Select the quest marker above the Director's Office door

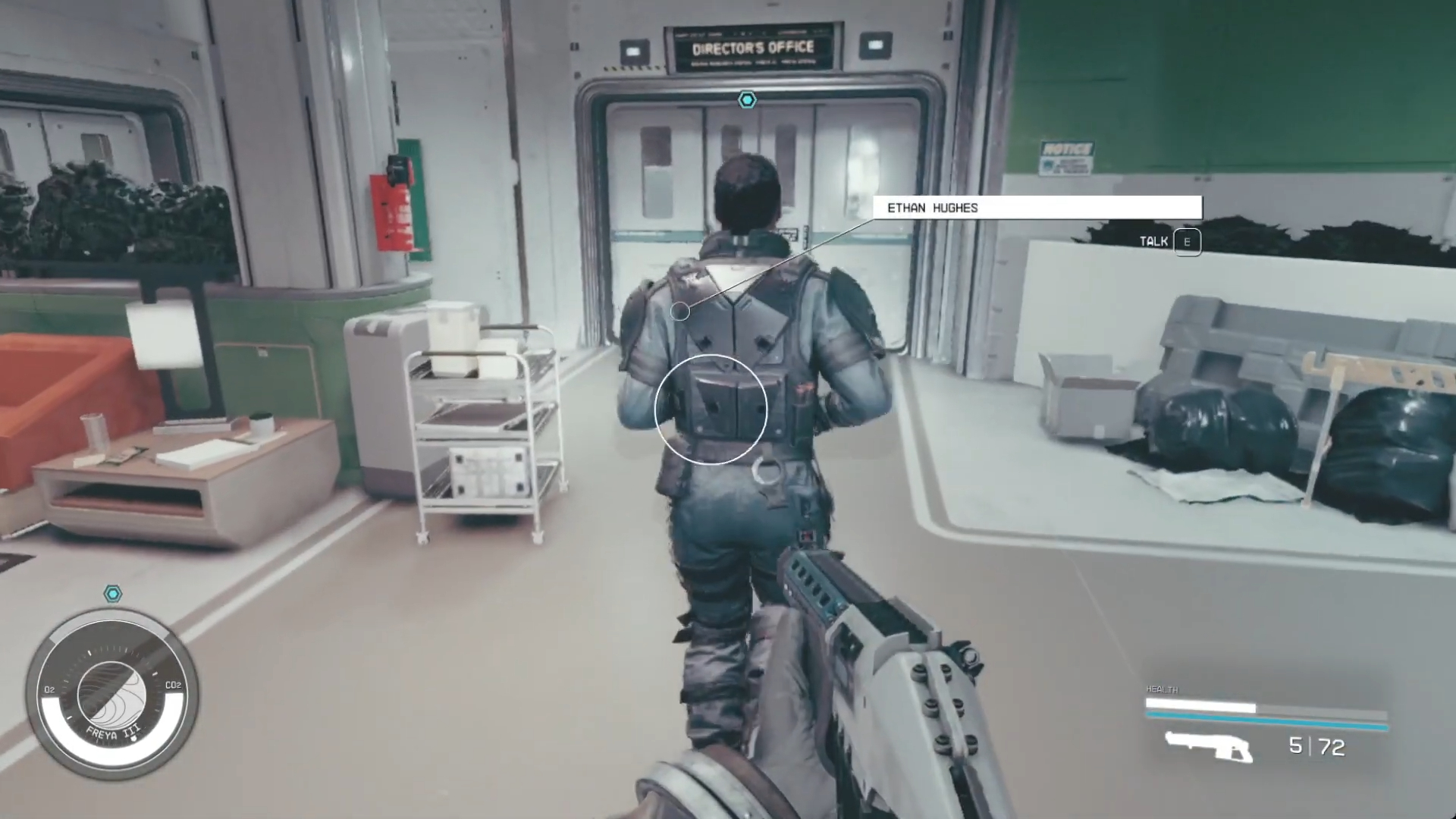coord(748,100)
